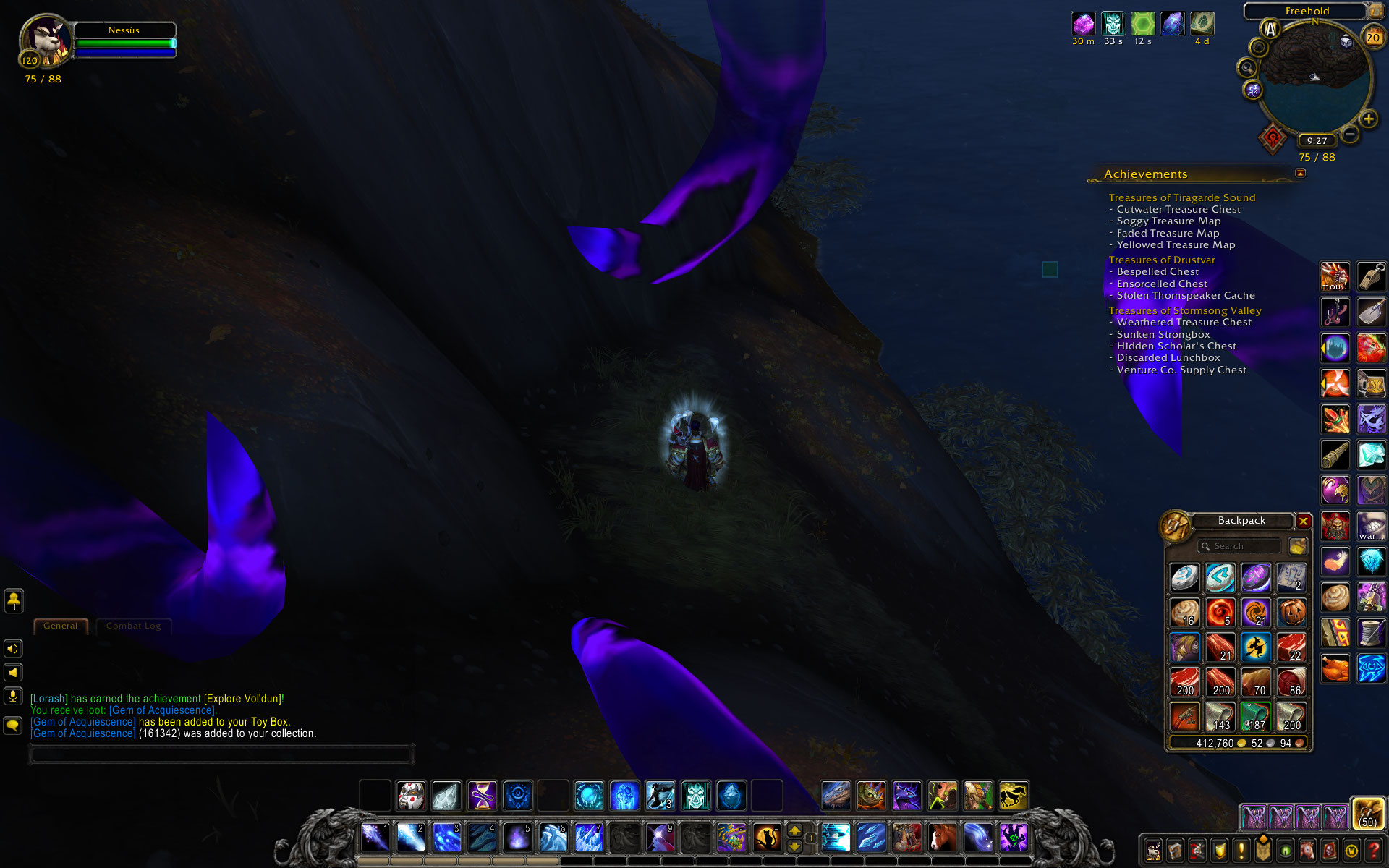Screen dimensions: 1389x868
Task: Click the witch-on-broom item in Backpack
Action: (1256, 647)
